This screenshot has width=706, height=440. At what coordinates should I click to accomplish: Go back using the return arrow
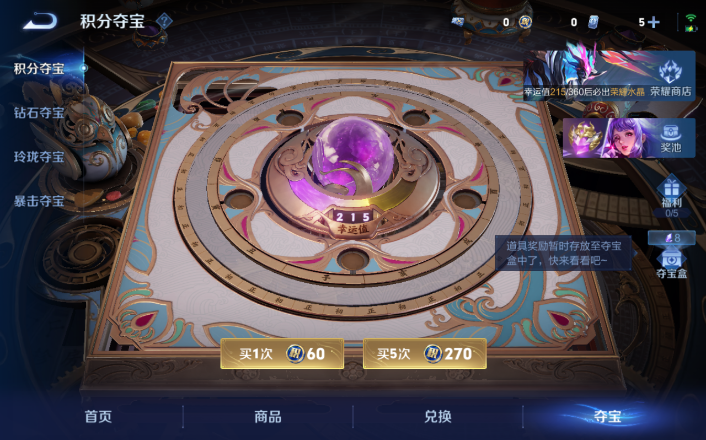coord(40,21)
